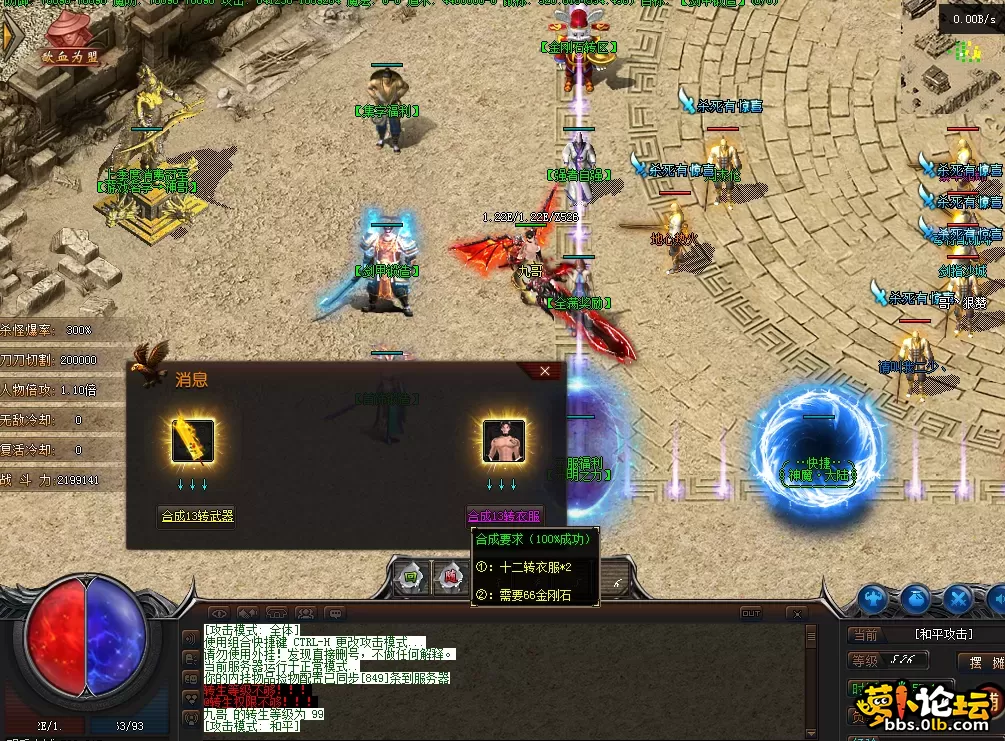Click the red 随 shortcut button
This screenshot has width=1005, height=741.
pyautogui.click(x=450, y=577)
